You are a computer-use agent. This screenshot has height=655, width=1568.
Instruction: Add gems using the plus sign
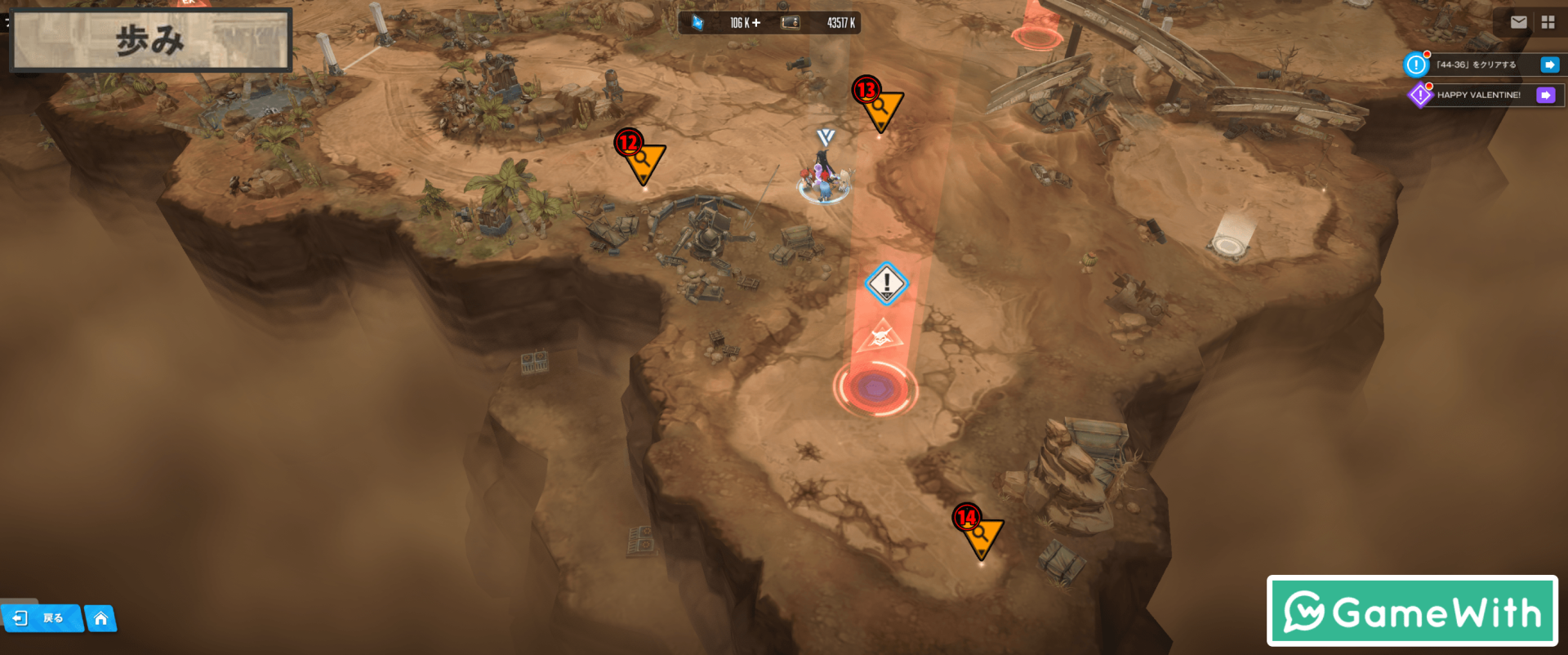[756, 23]
